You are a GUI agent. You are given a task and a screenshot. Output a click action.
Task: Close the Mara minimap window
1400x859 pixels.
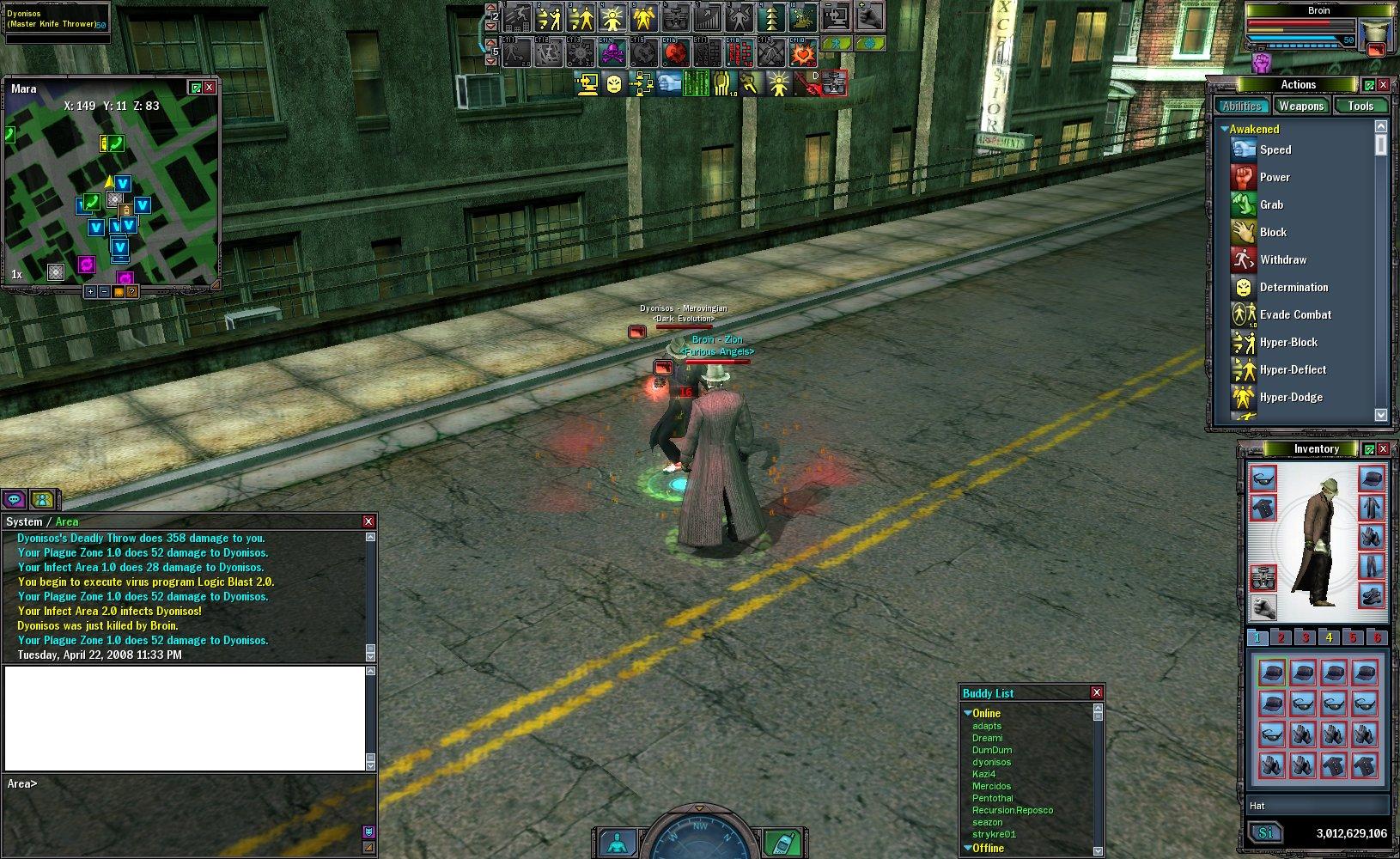tap(209, 88)
